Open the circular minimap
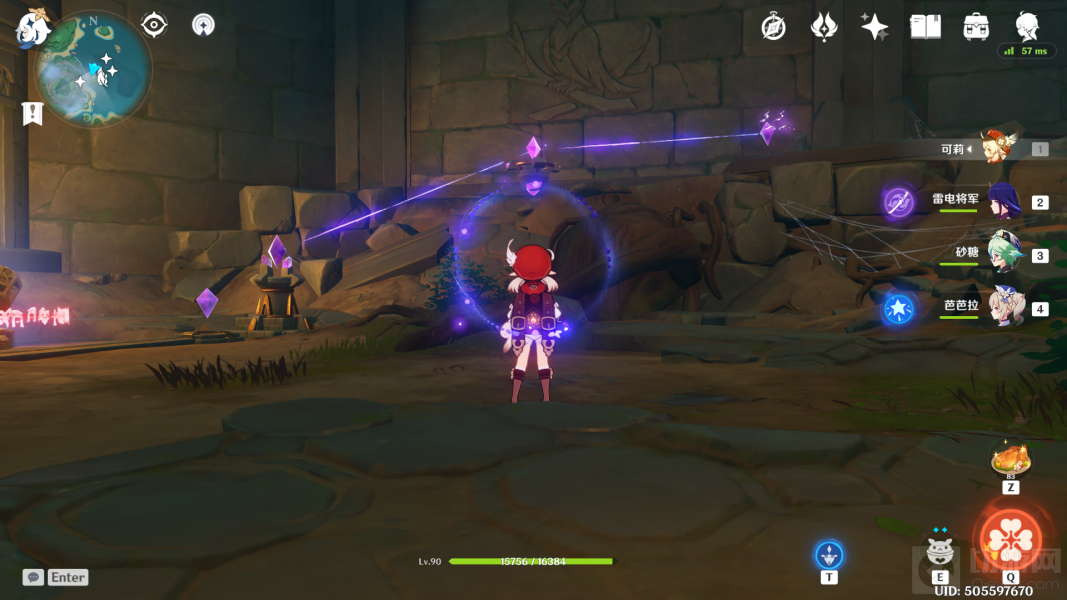This screenshot has height=600, width=1067. 93,70
